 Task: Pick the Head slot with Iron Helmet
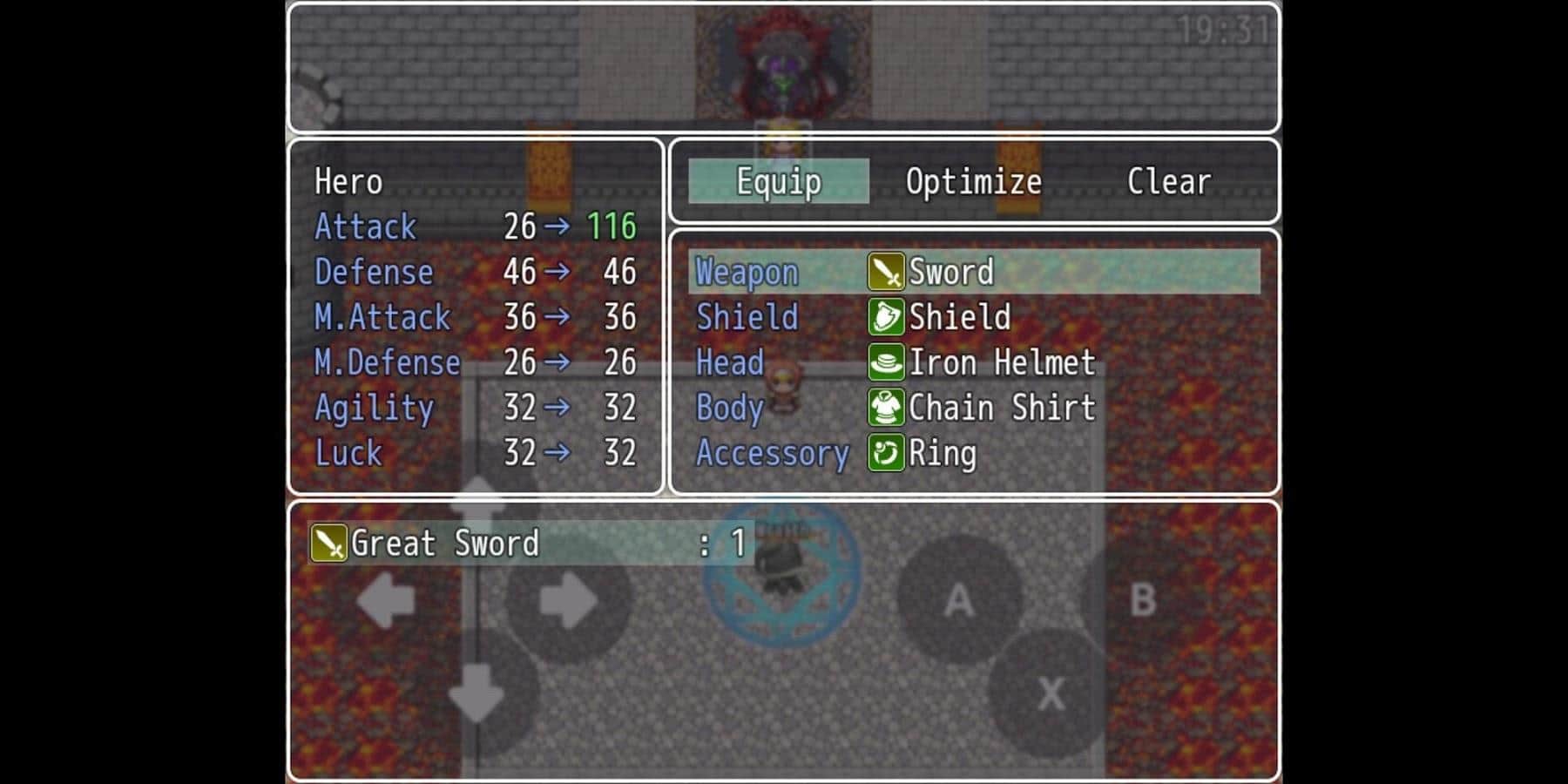point(974,362)
